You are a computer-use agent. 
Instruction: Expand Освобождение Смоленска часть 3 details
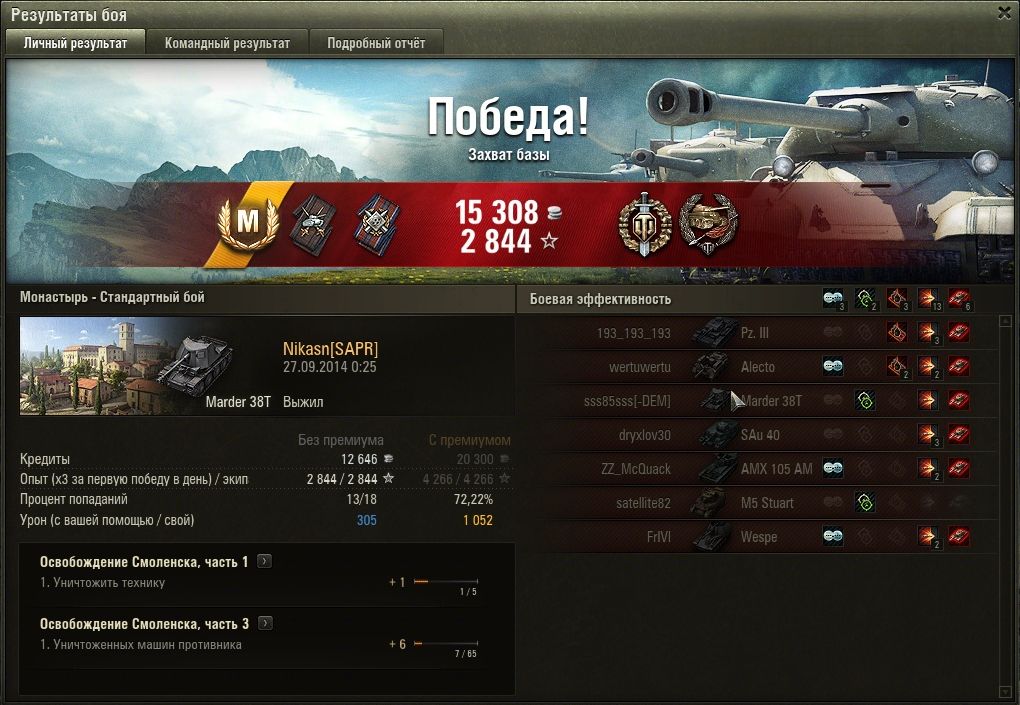[264, 623]
